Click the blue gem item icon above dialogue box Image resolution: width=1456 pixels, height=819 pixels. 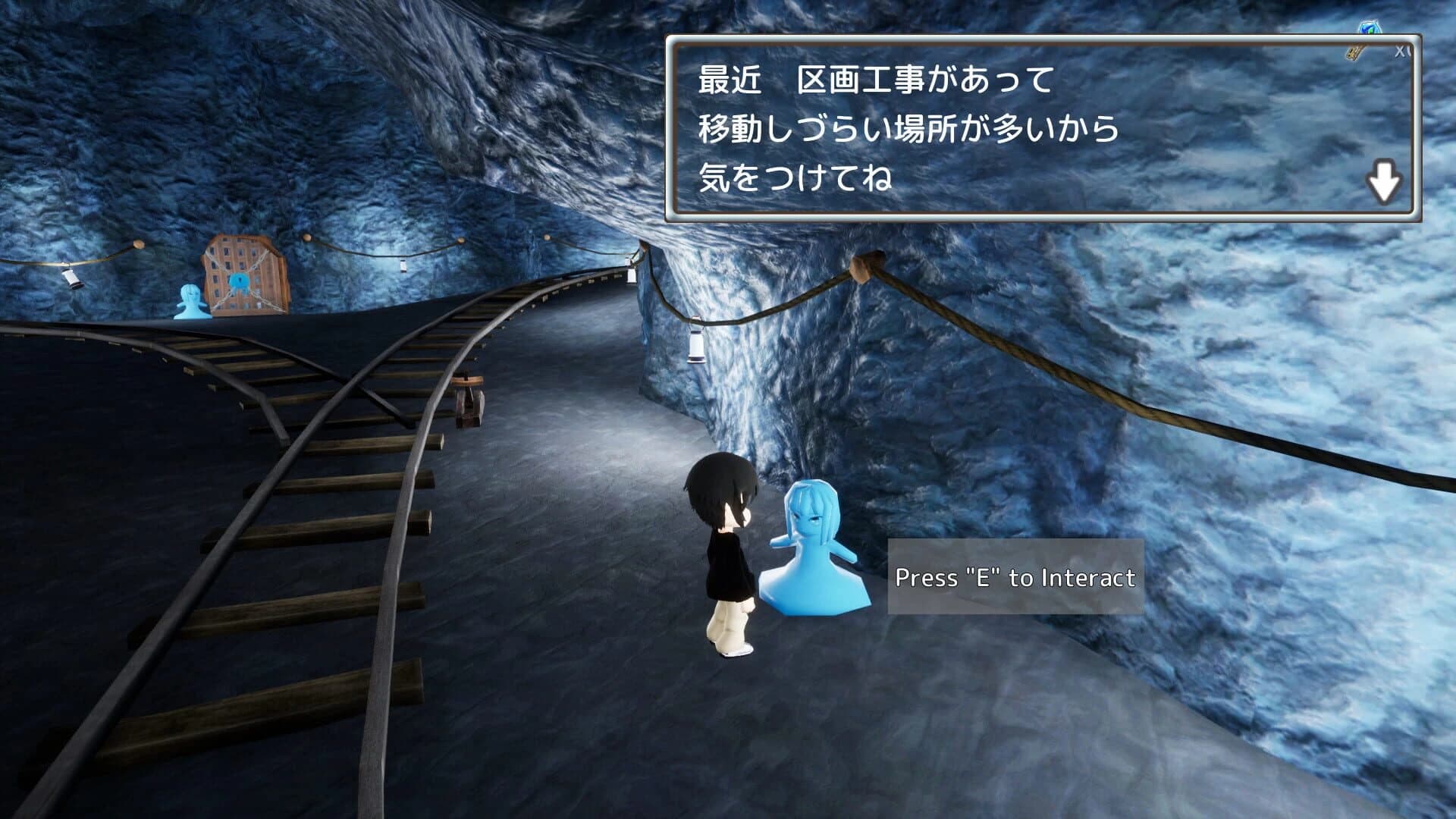point(1370,25)
